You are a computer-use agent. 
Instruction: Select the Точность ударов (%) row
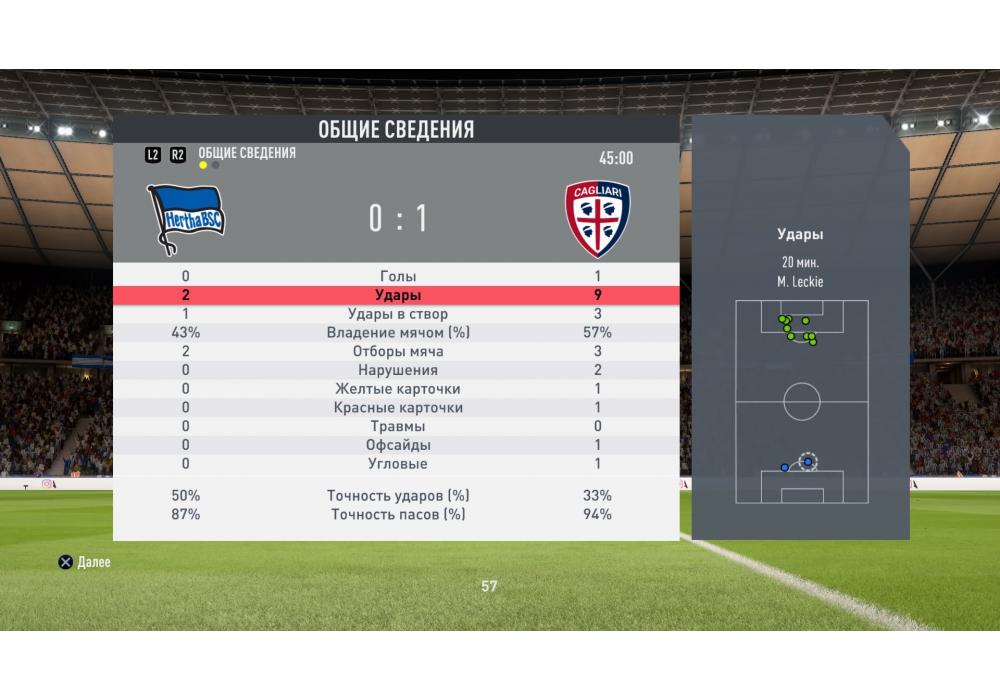398,496
